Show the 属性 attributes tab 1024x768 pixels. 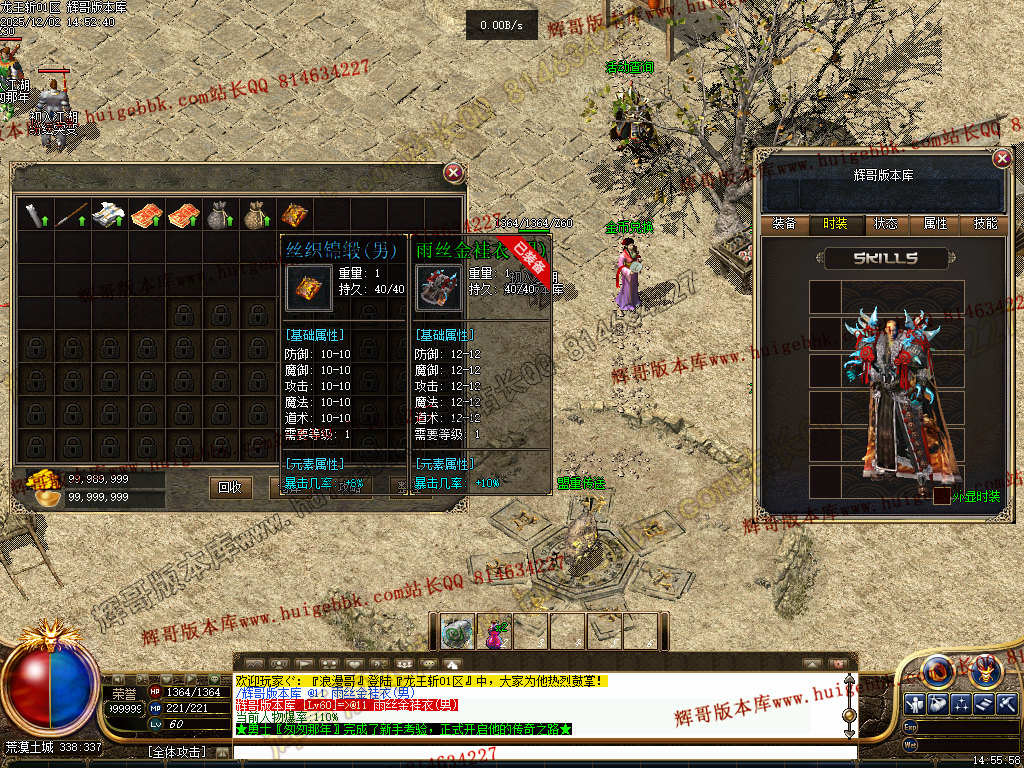[x=935, y=224]
